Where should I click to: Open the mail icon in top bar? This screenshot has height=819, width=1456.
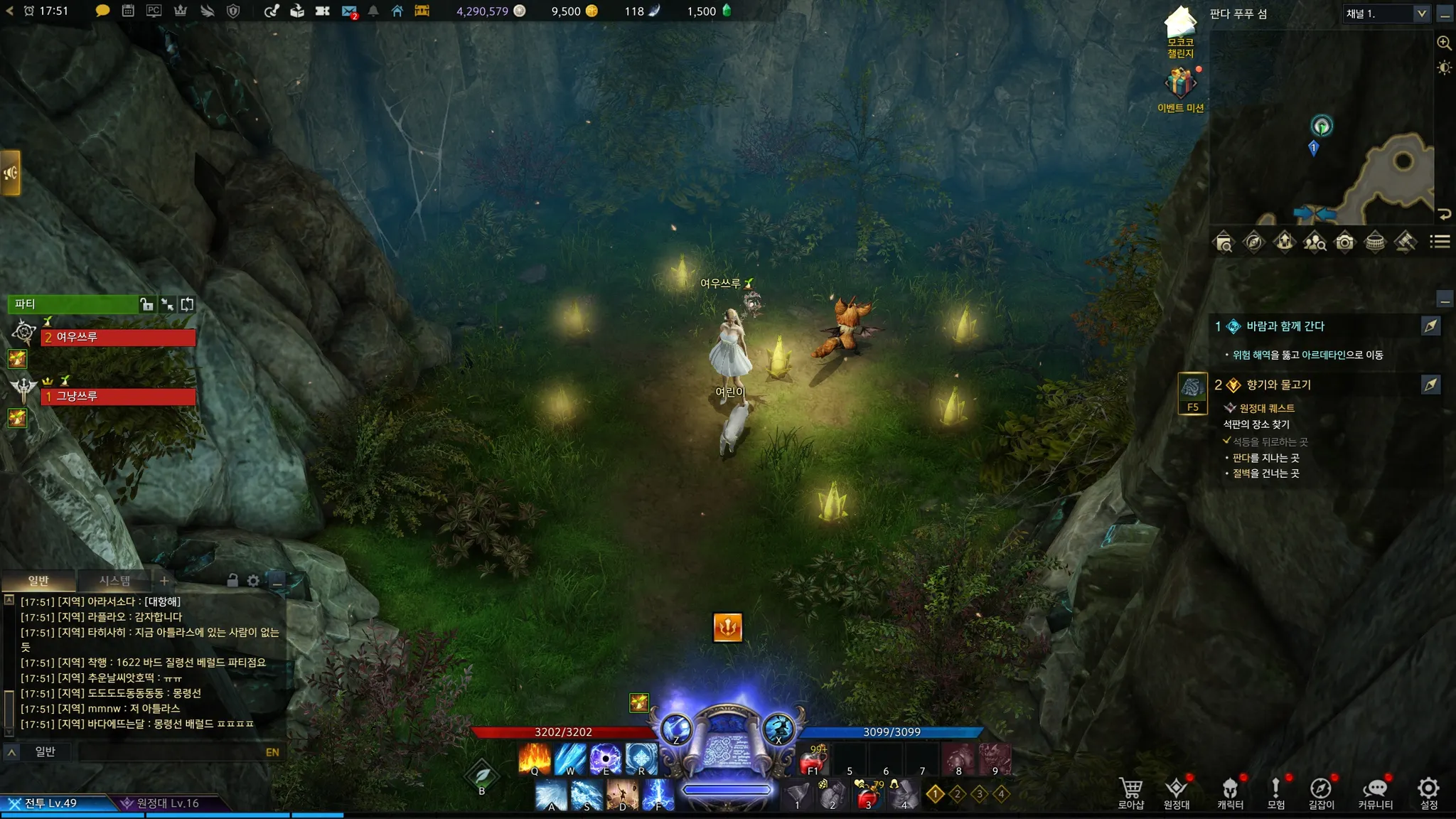[348, 11]
